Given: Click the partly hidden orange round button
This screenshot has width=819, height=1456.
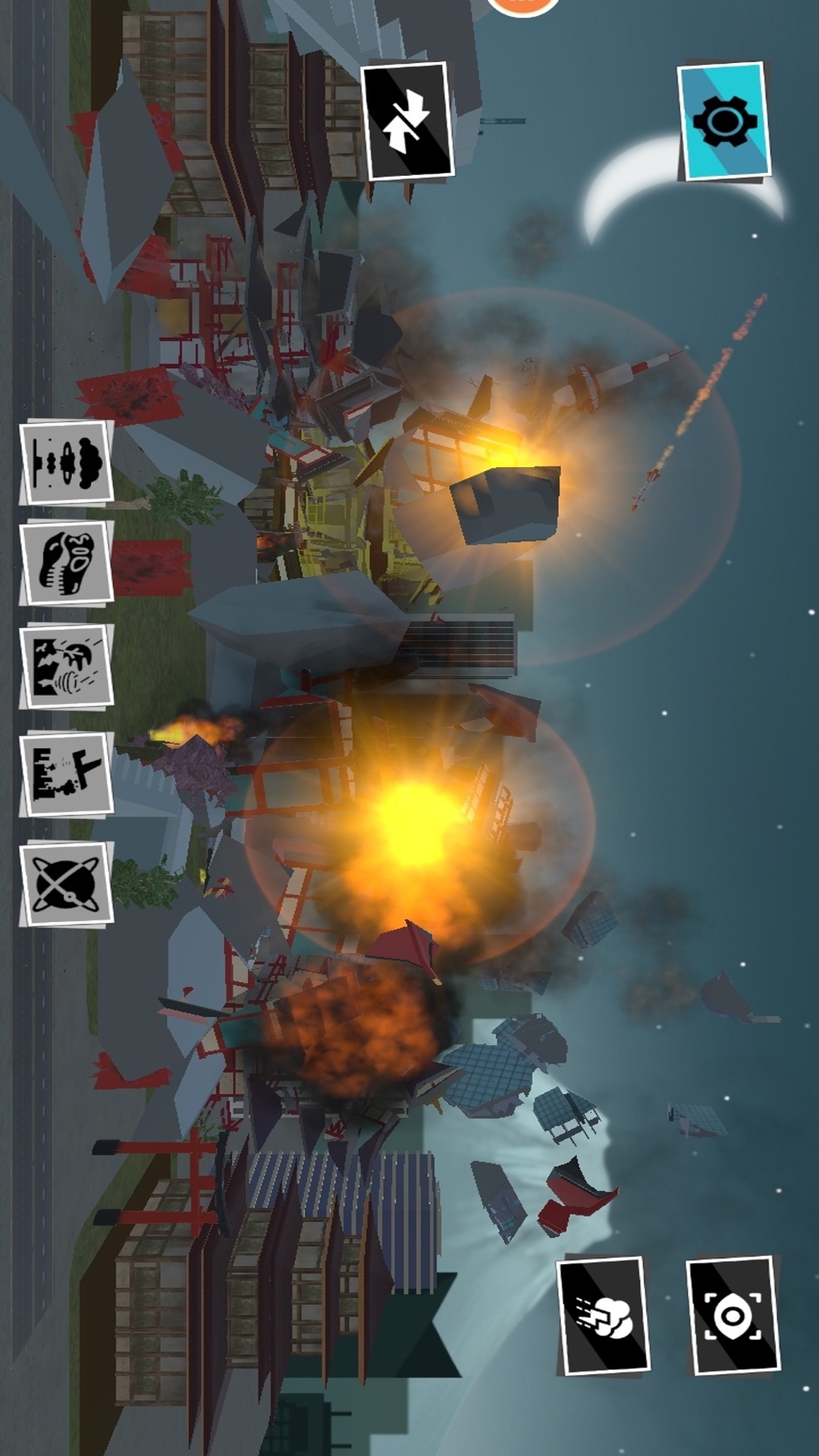Looking at the screenshot, I should click(522, 6).
